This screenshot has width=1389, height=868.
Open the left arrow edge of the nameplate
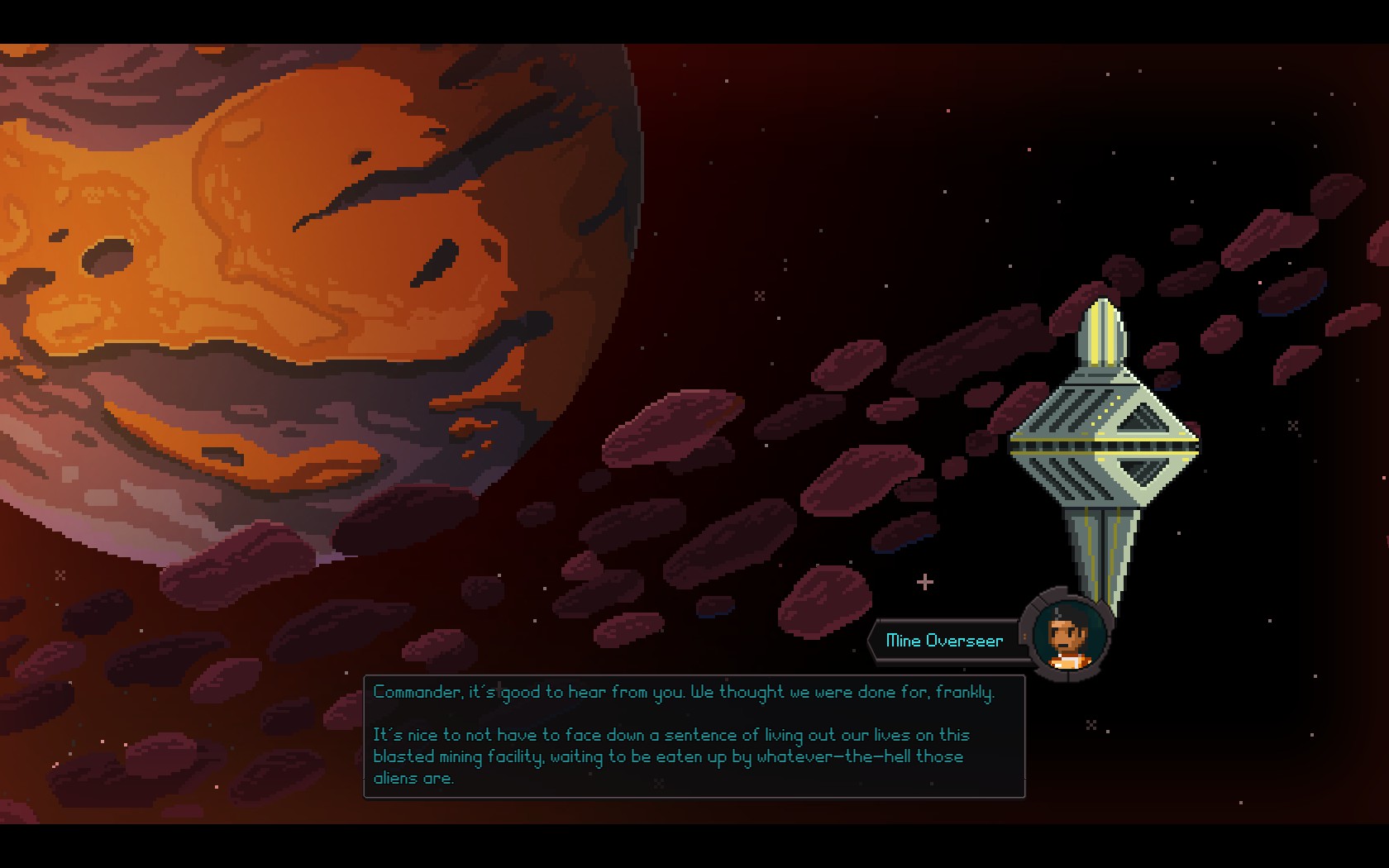(874, 640)
